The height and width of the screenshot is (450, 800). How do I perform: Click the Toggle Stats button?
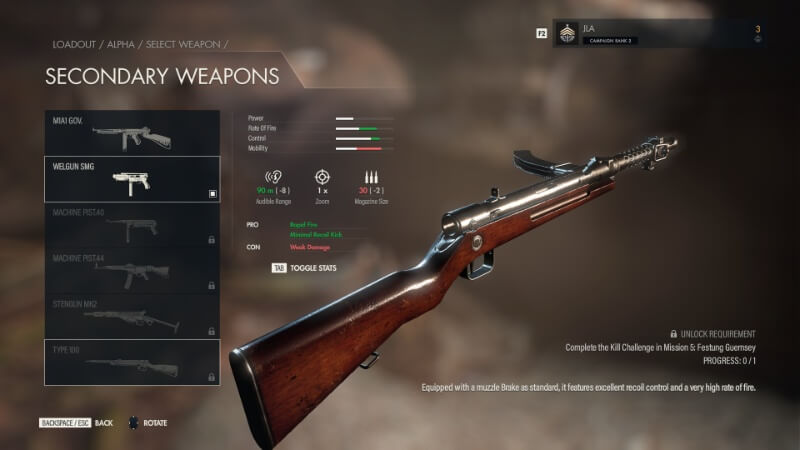[305, 268]
